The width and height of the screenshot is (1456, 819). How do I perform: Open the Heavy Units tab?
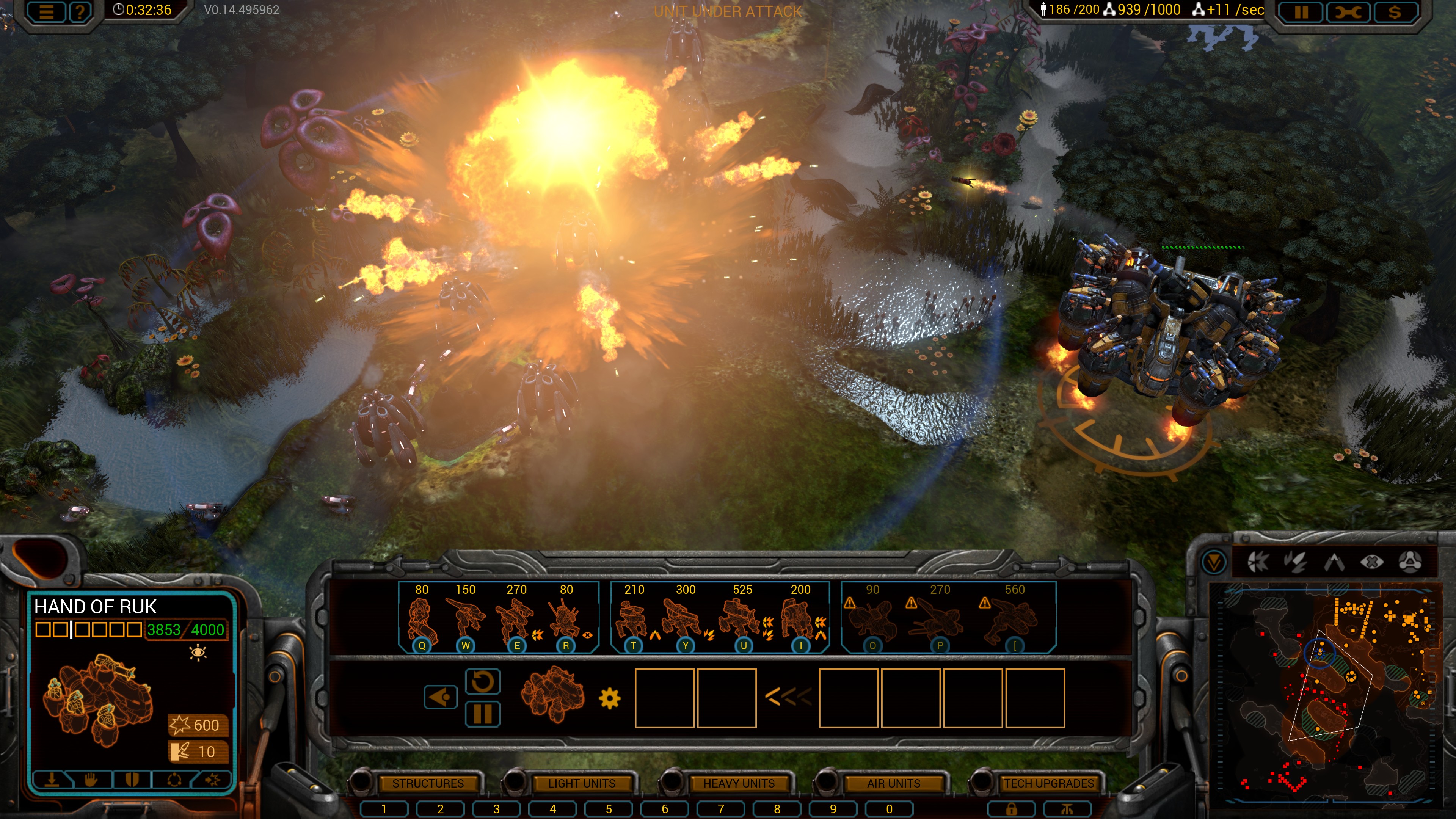tap(738, 783)
